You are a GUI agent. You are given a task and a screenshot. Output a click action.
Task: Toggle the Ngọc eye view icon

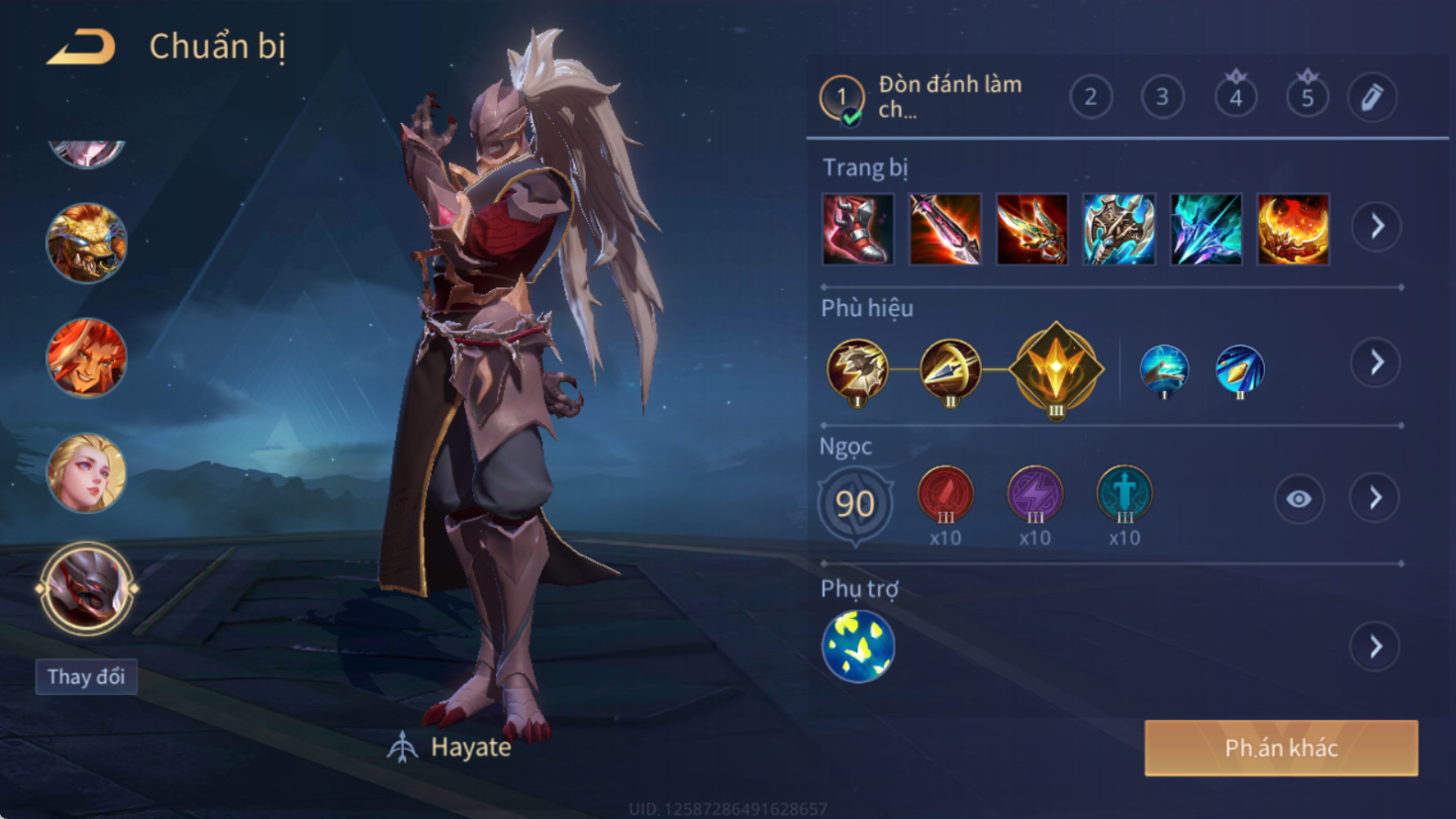[1299, 499]
